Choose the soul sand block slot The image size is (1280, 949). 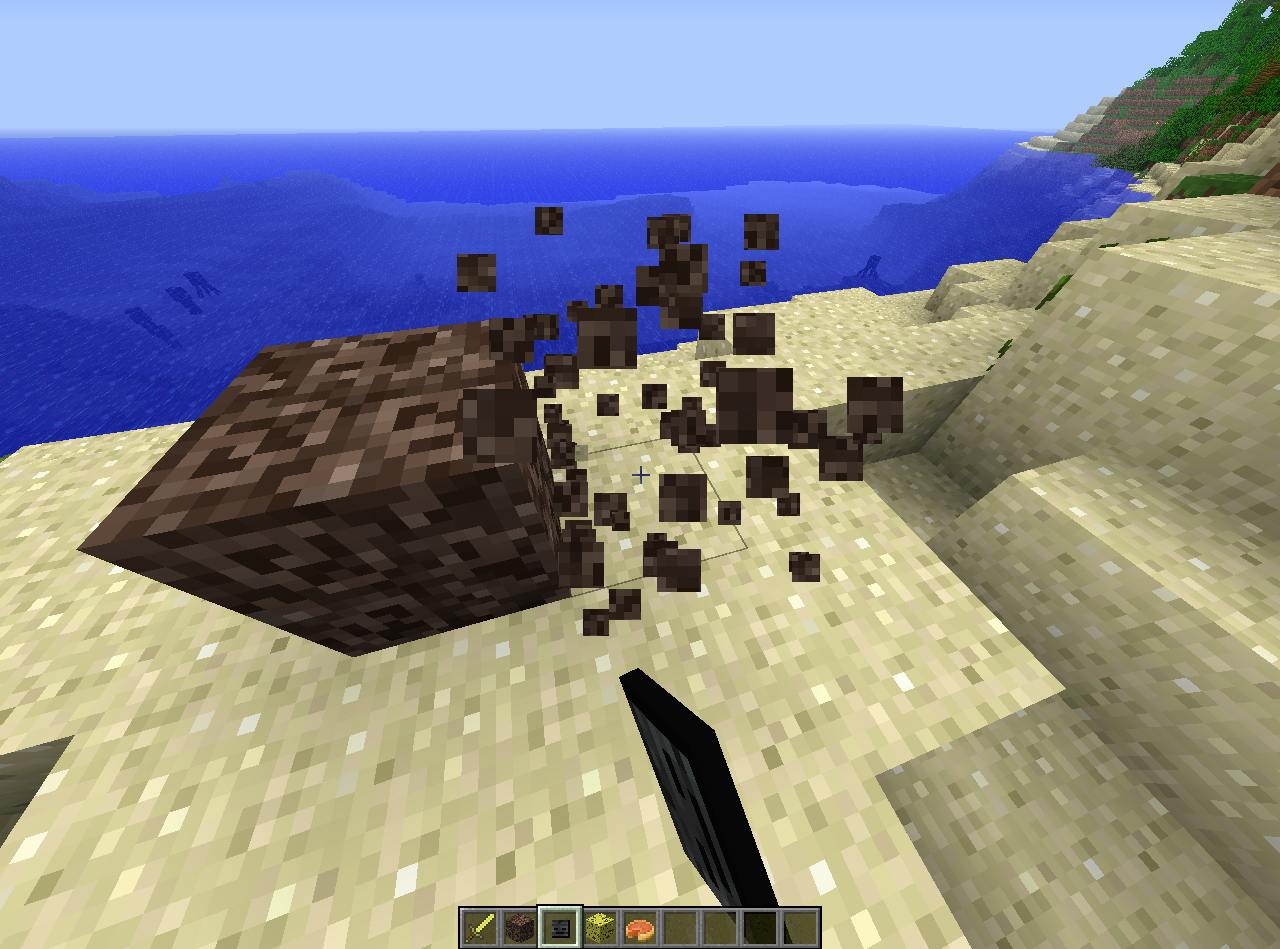click(520, 927)
